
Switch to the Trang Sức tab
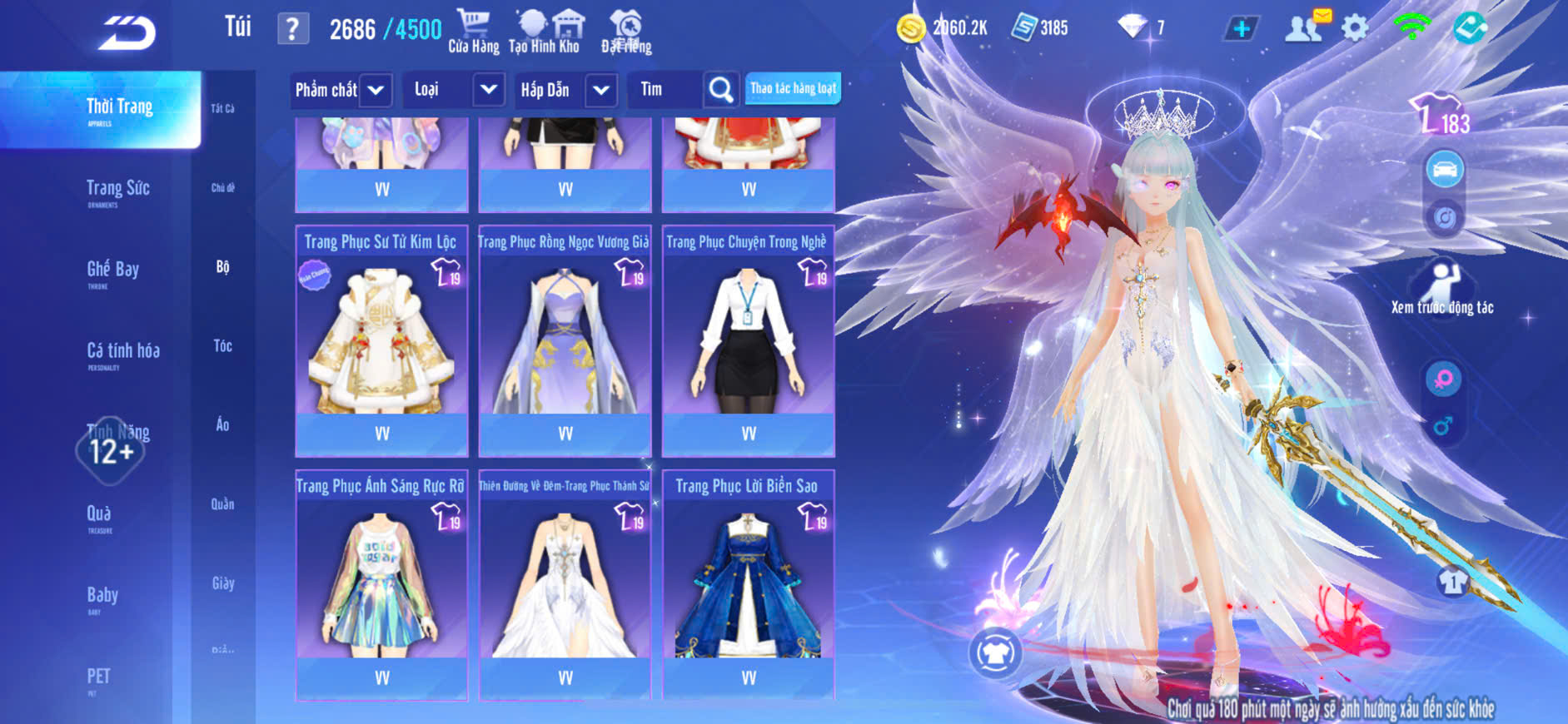(117, 190)
